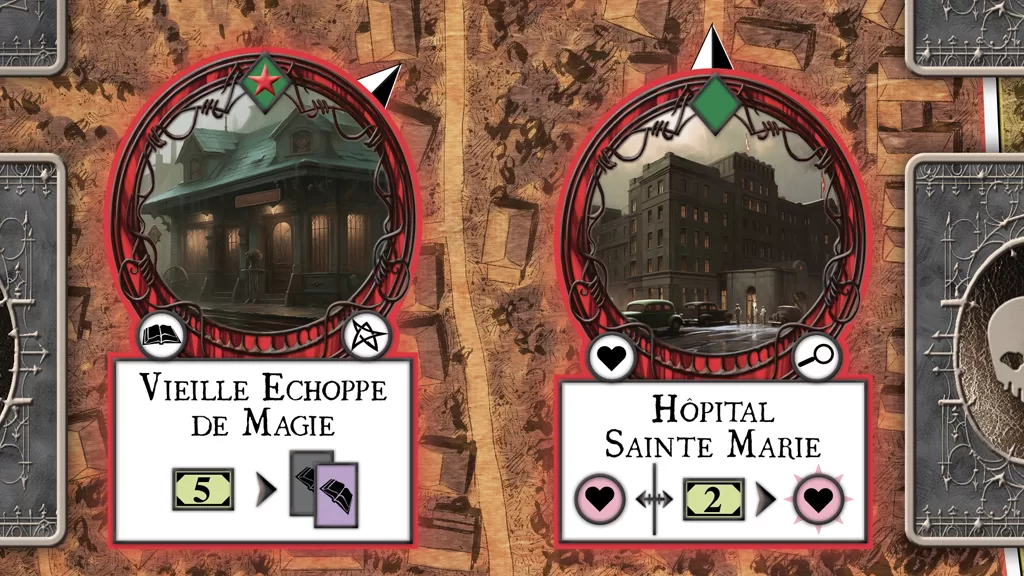This screenshot has height=576, width=1024.
Task: Click the plain green diamond above the hospital
Action: tap(715, 104)
